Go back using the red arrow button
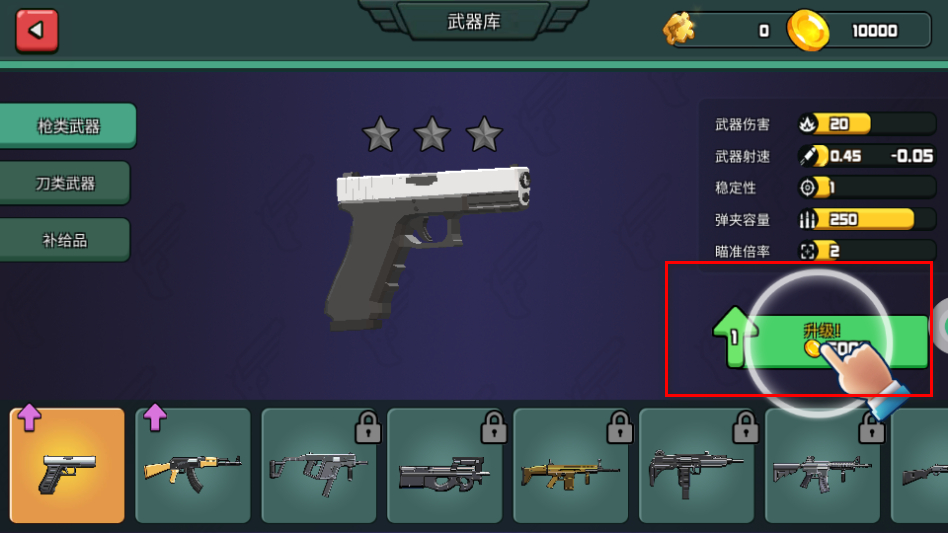This screenshot has height=533, width=948. click(x=37, y=31)
